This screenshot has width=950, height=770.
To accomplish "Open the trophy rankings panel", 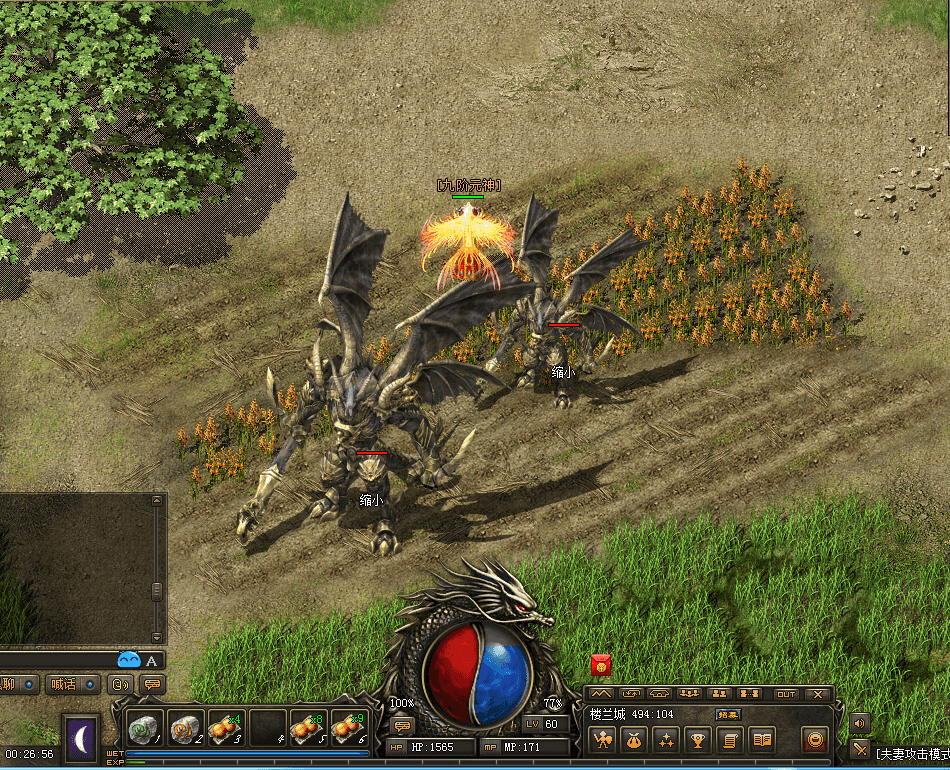I will (x=697, y=740).
